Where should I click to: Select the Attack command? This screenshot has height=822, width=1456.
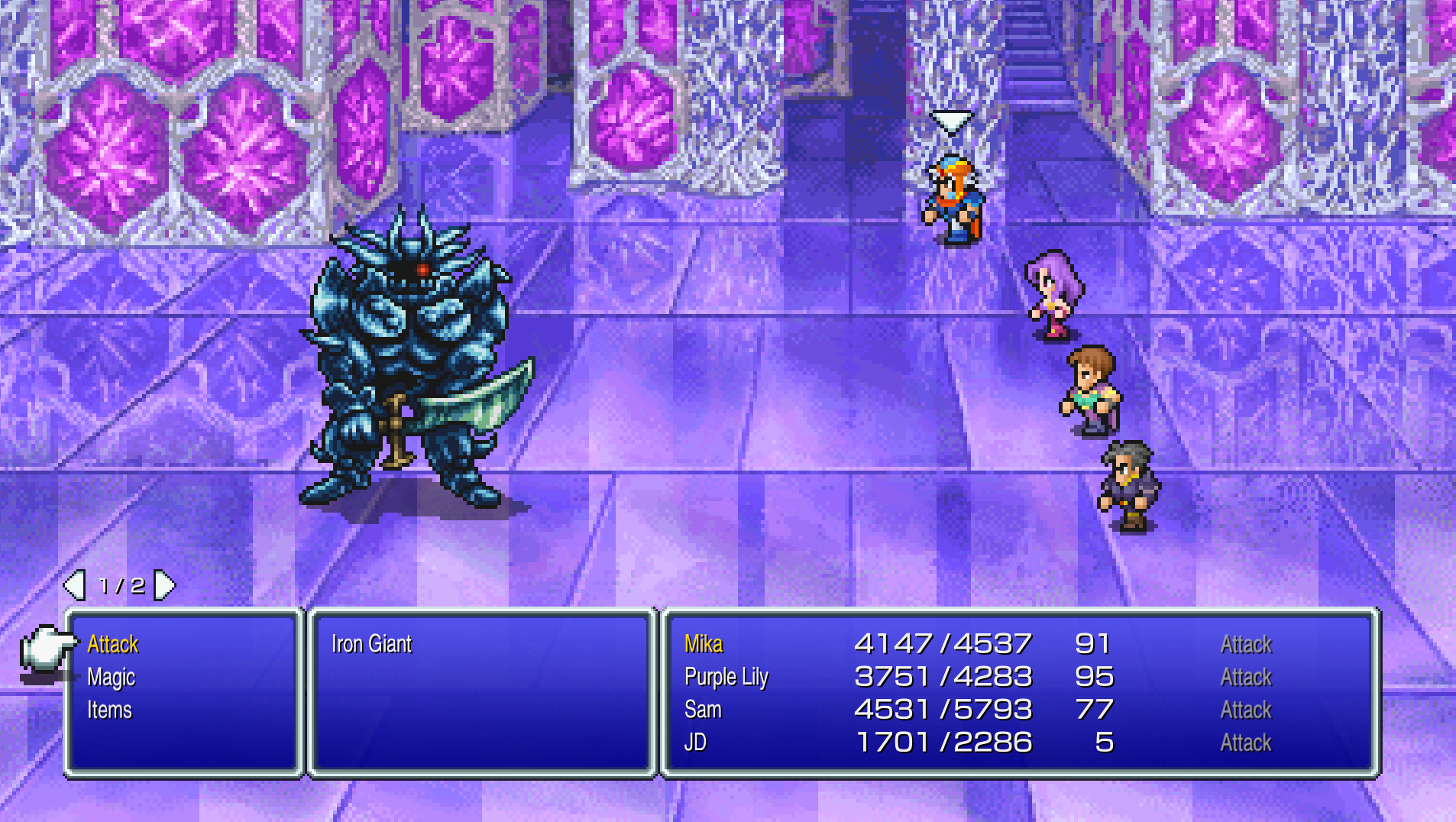click(x=113, y=644)
